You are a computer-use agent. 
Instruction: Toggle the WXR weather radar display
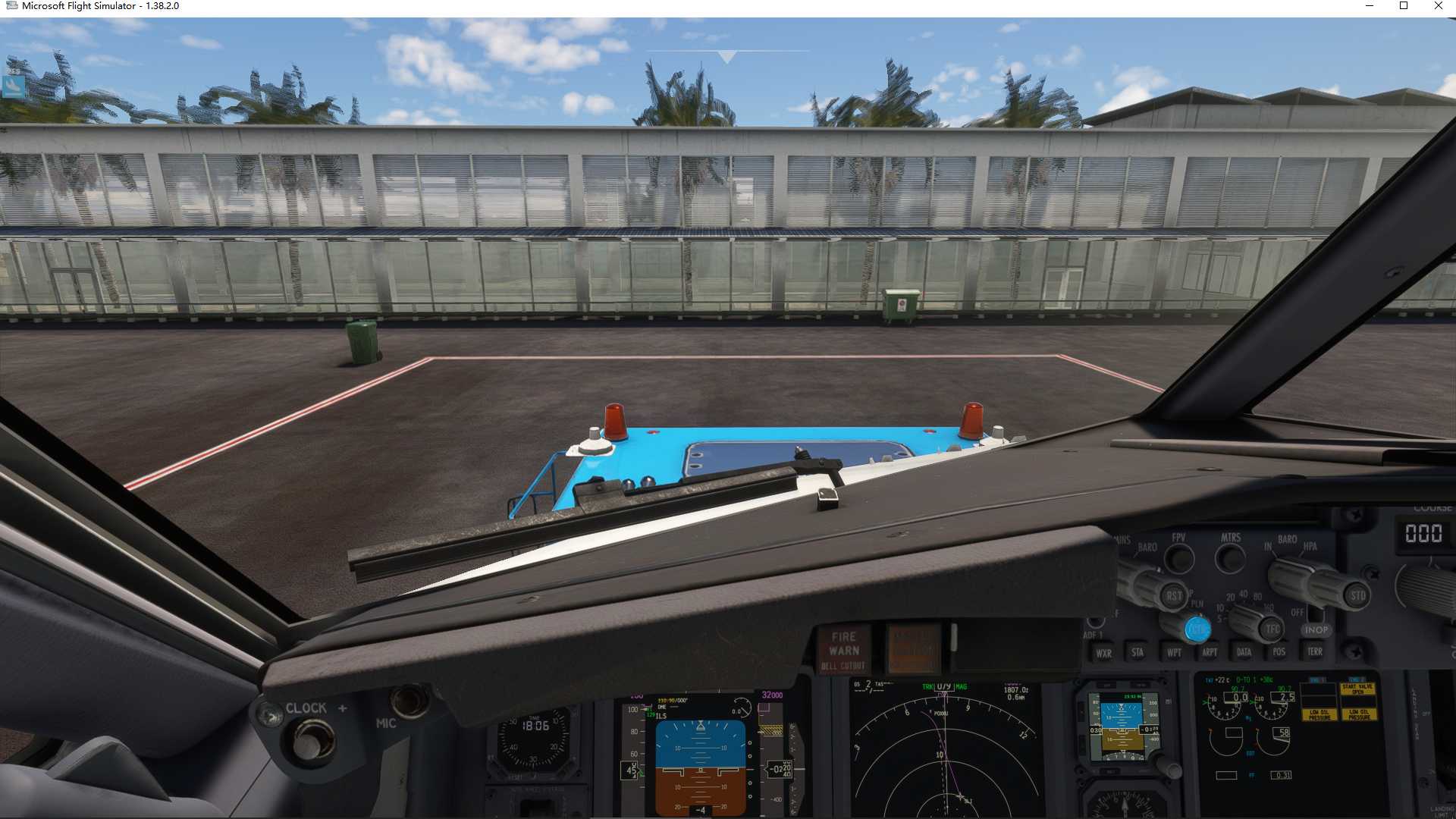1105,653
